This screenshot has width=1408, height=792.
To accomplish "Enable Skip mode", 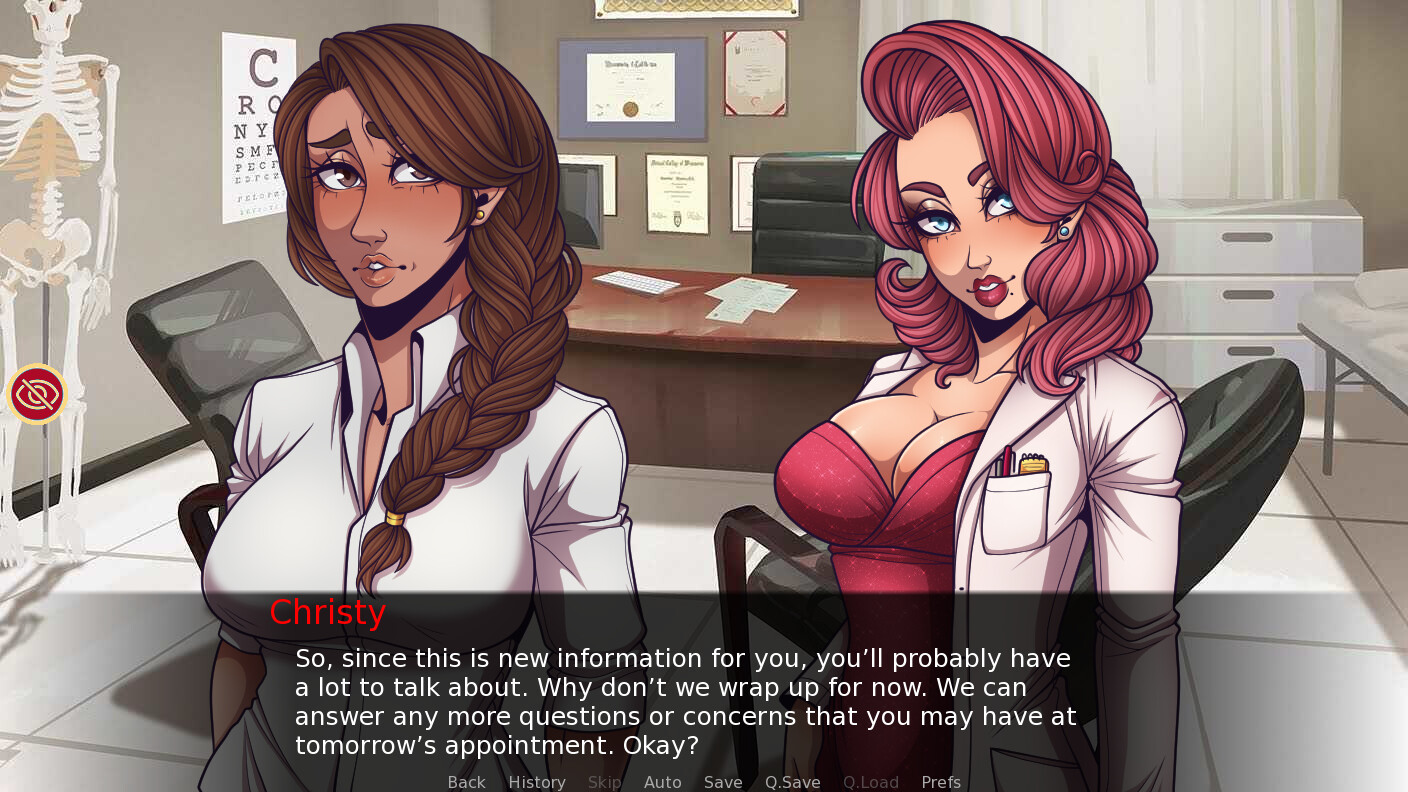I will pyautogui.click(x=604, y=782).
